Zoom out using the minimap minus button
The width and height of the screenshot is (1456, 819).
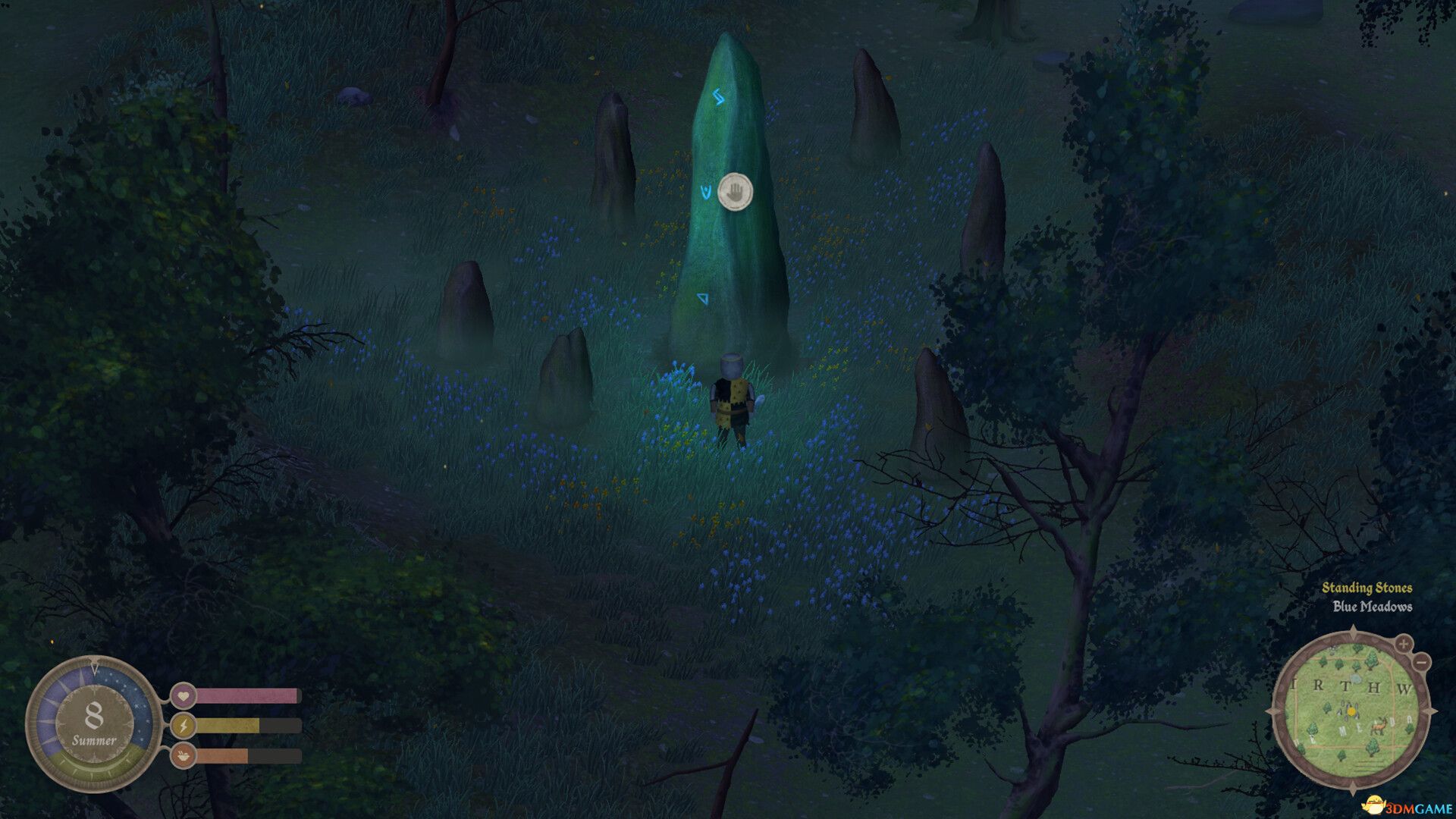click(1421, 662)
